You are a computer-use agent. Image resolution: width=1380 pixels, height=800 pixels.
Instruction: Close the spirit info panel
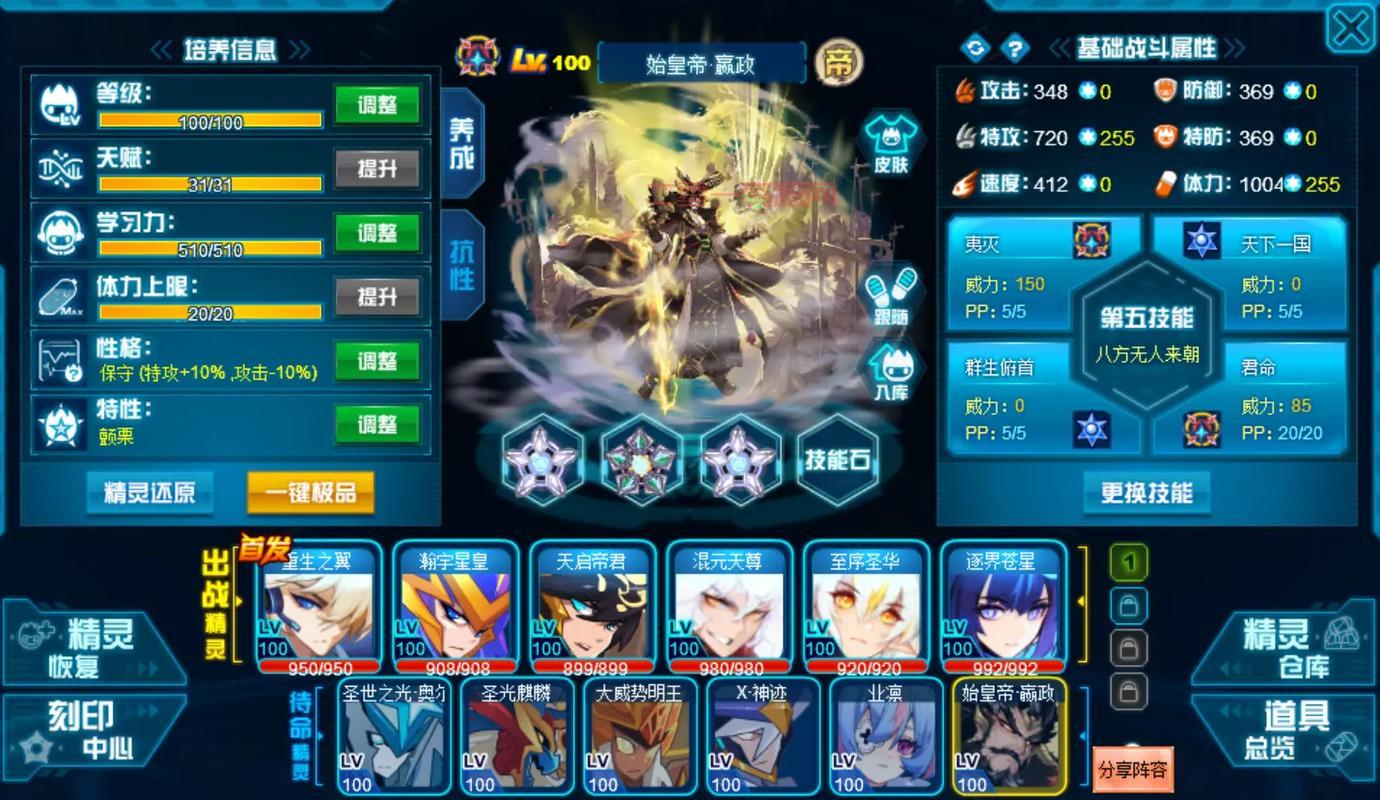coord(1349,29)
